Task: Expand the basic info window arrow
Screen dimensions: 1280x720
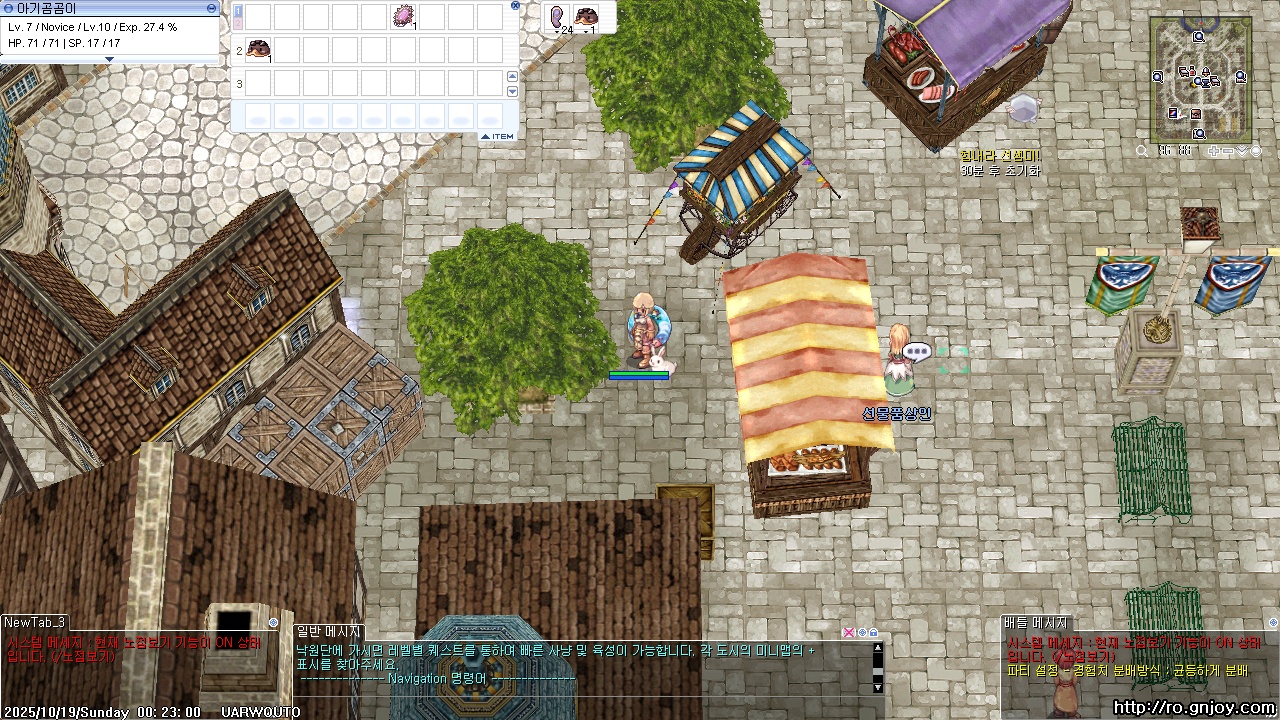Action: (110, 60)
